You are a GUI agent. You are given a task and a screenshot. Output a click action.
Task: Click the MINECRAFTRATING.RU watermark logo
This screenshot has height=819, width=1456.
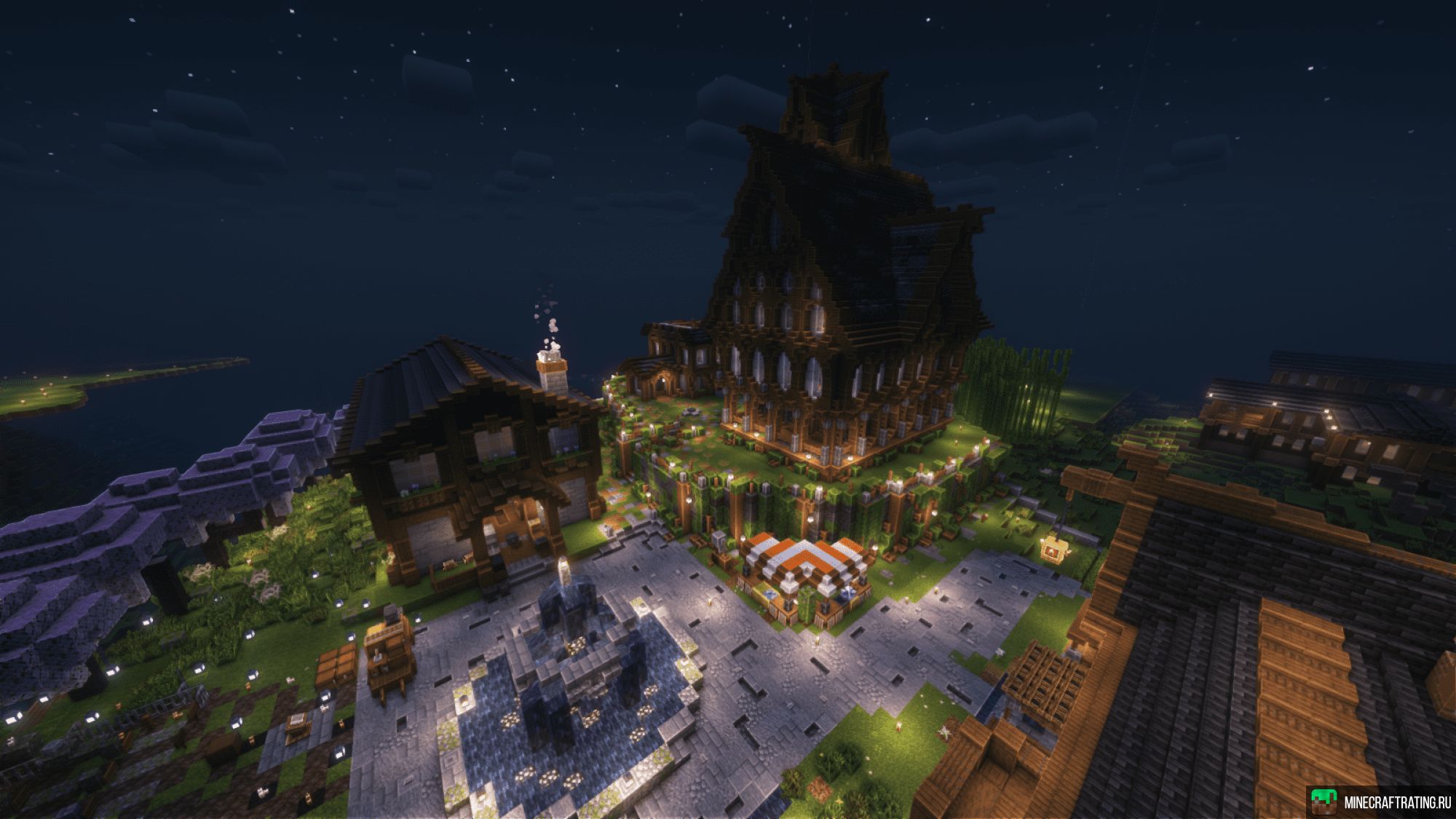click(x=1324, y=802)
